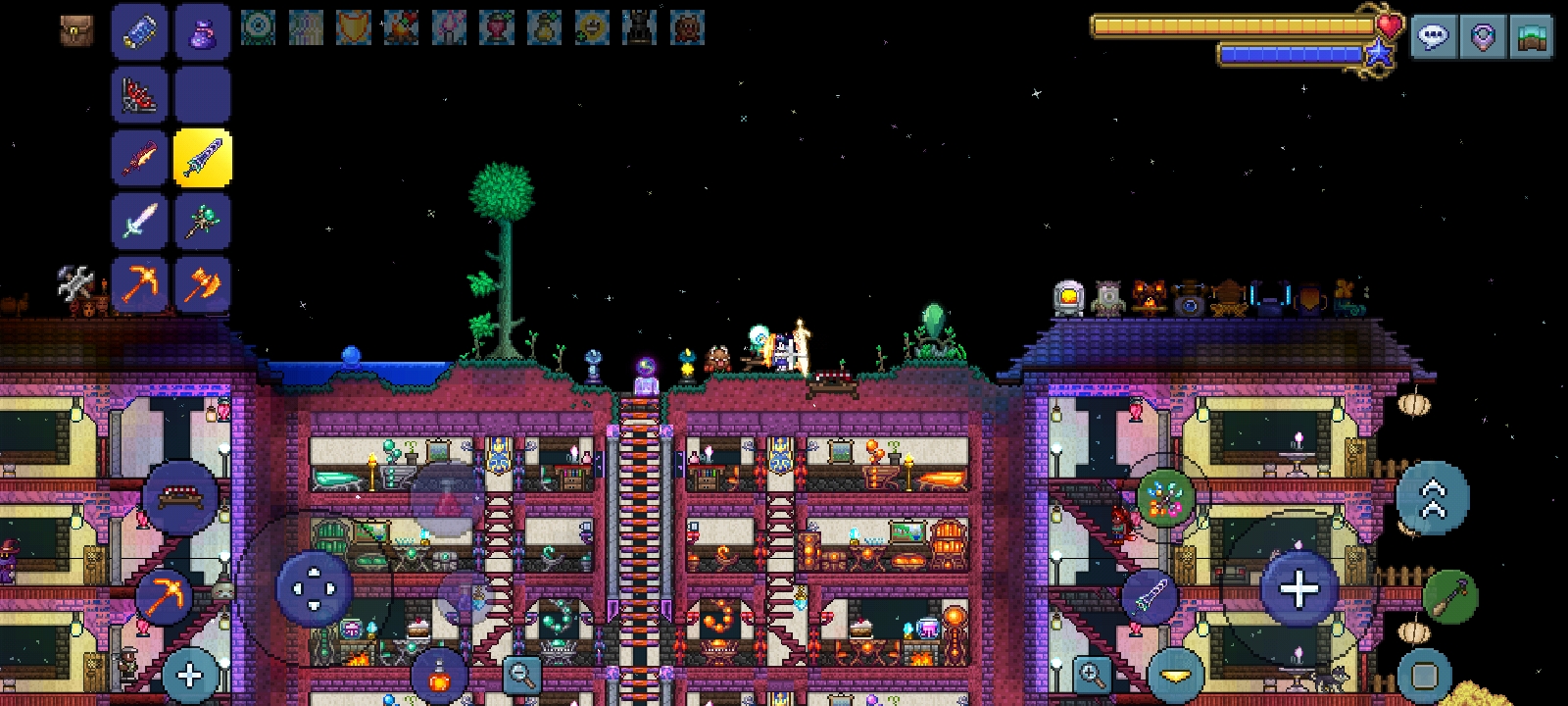The height and width of the screenshot is (706, 1568).
Task: Tap the map pin button
Action: coord(1483,38)
